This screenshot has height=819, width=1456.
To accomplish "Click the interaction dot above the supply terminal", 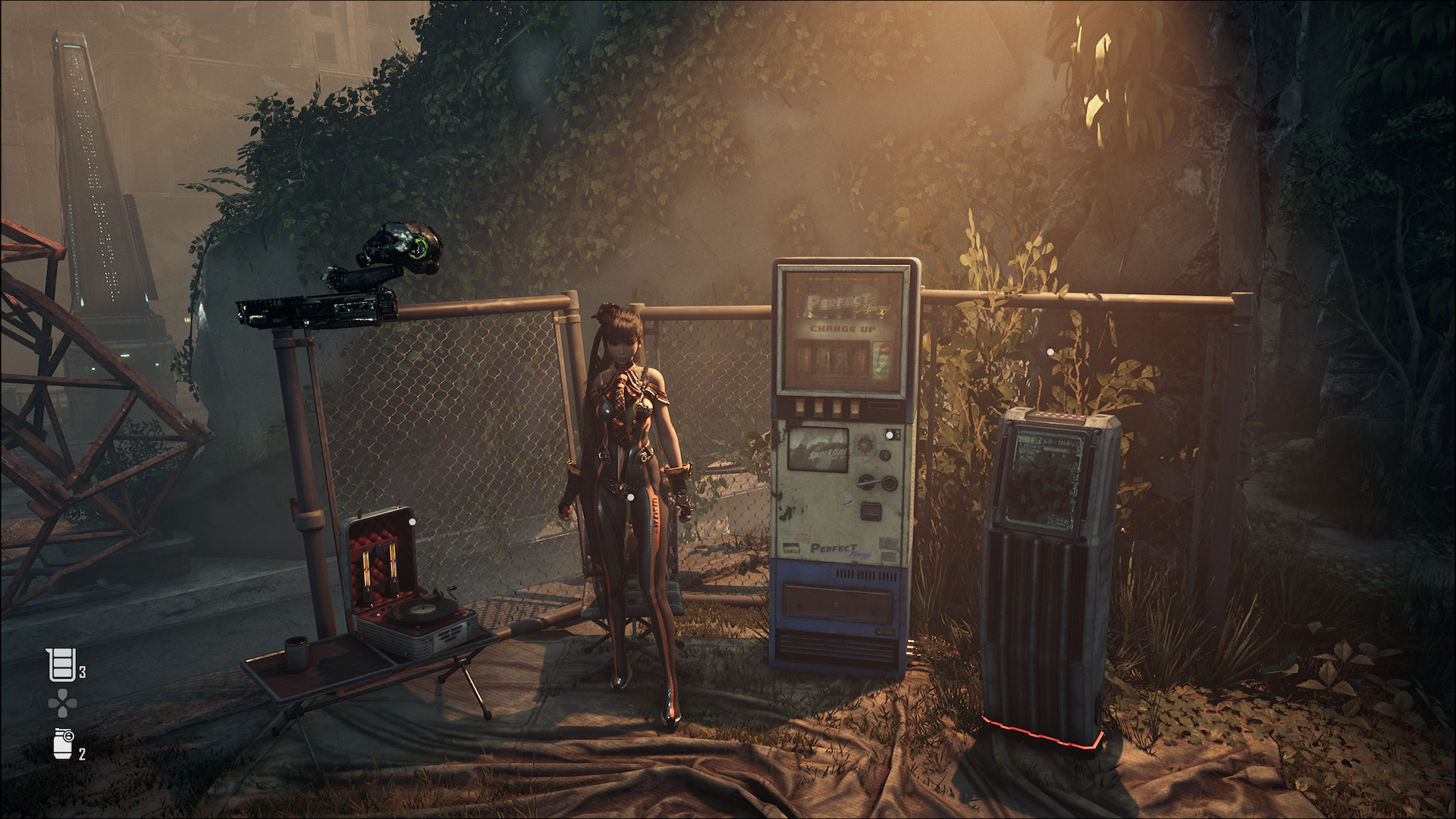I will point(1050,352).
